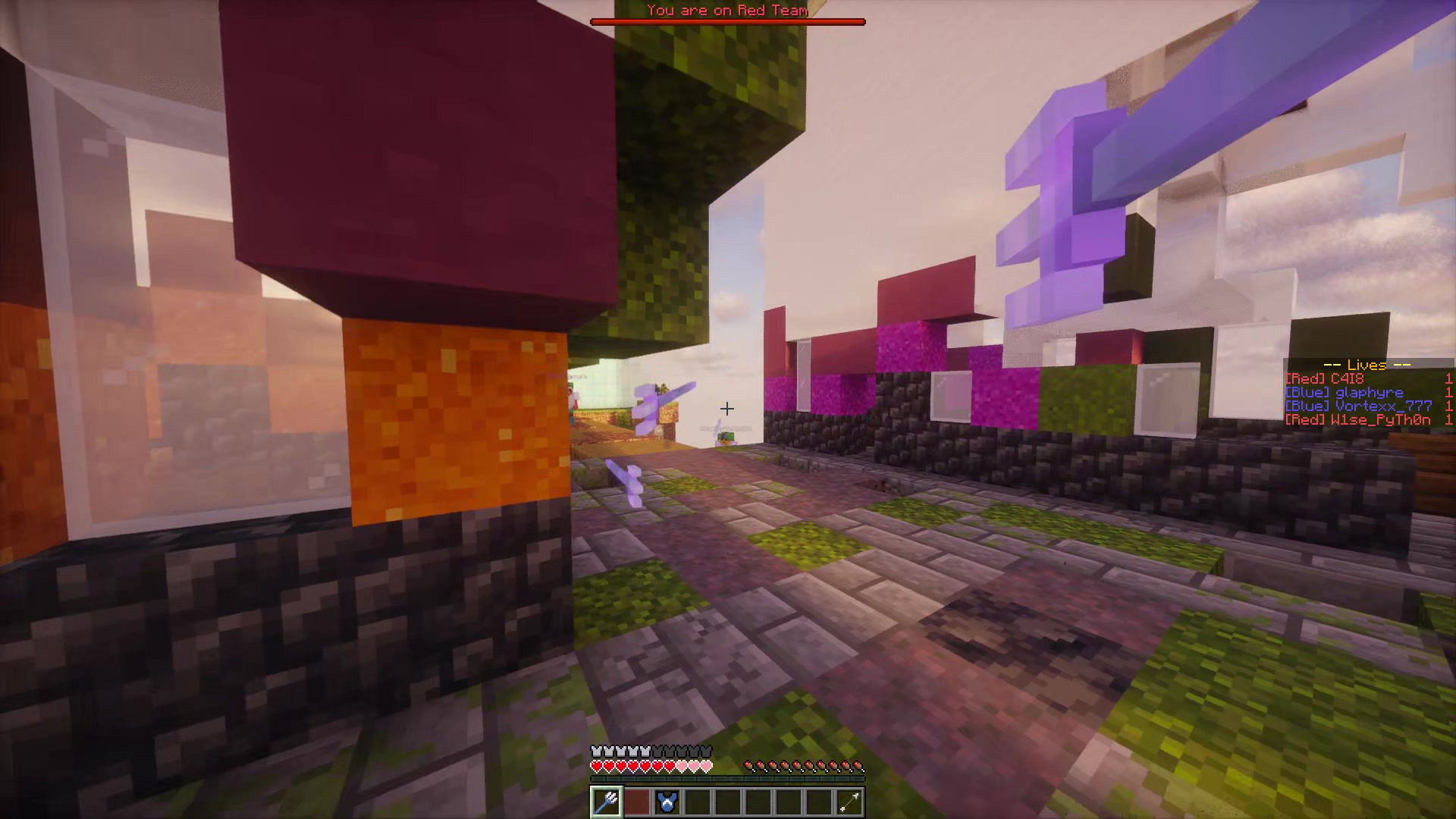Screen dimensions: 1456x819
Task: Click the red boss bar progress strip
Action: coord(726,21)
